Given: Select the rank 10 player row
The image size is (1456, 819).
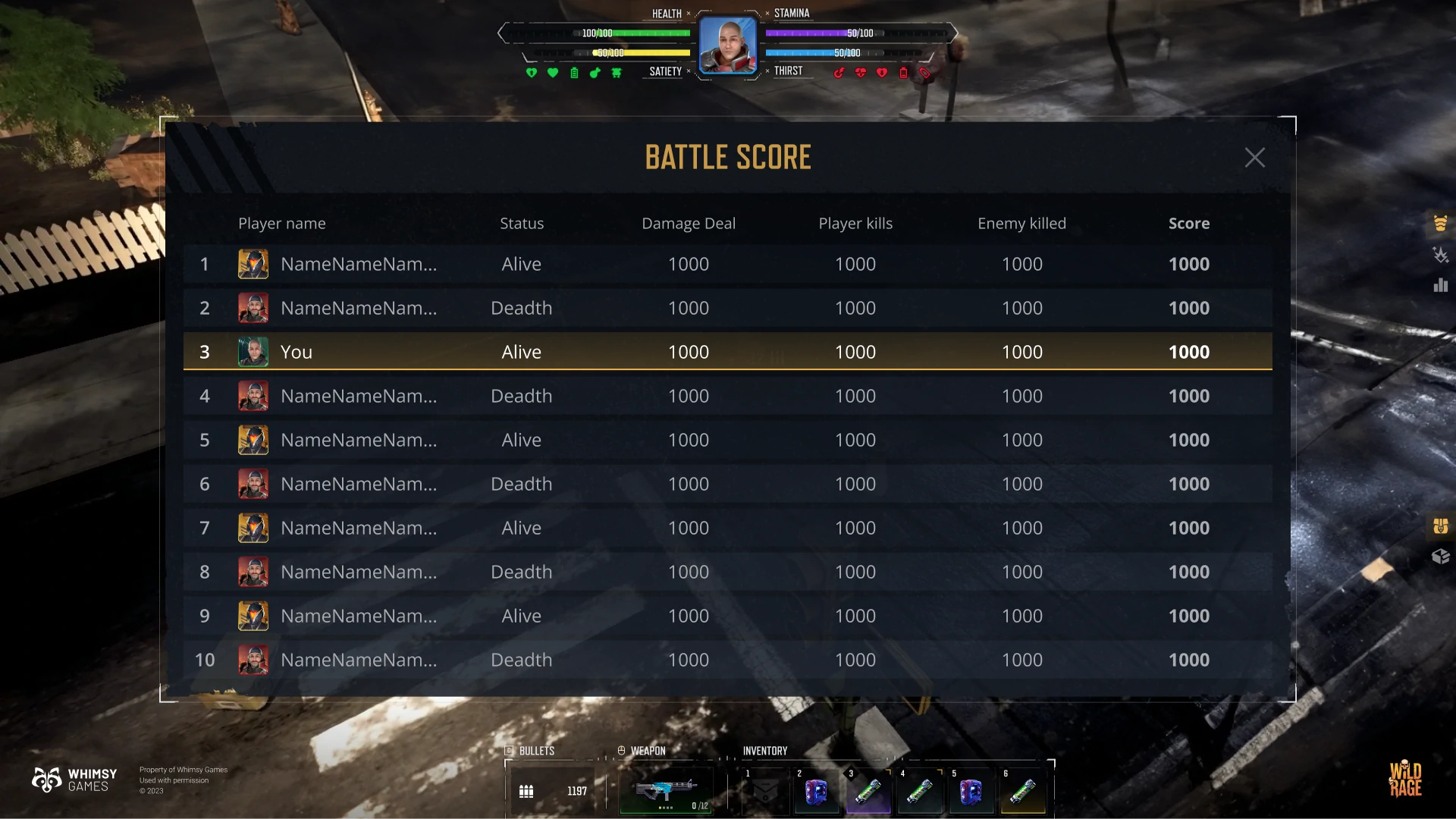Looking at the screenshot, I should (727, 660).
